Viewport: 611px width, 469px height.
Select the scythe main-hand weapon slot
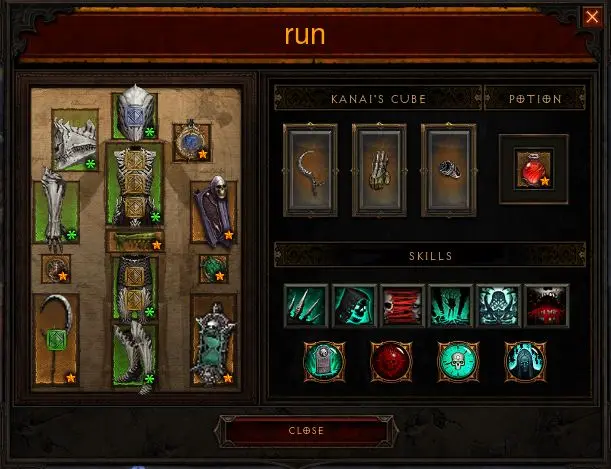(55, 339)
